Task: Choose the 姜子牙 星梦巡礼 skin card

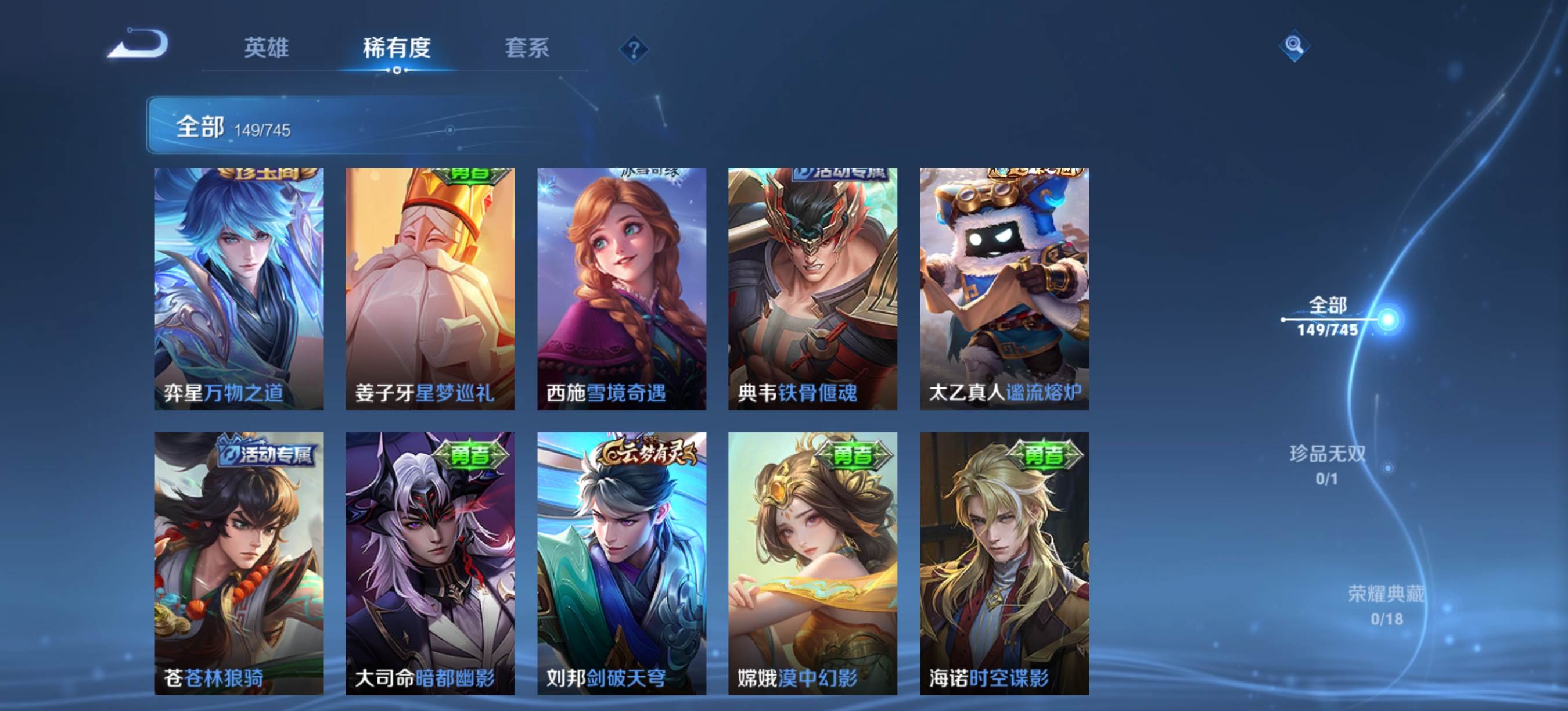Action: click(430, 289)
